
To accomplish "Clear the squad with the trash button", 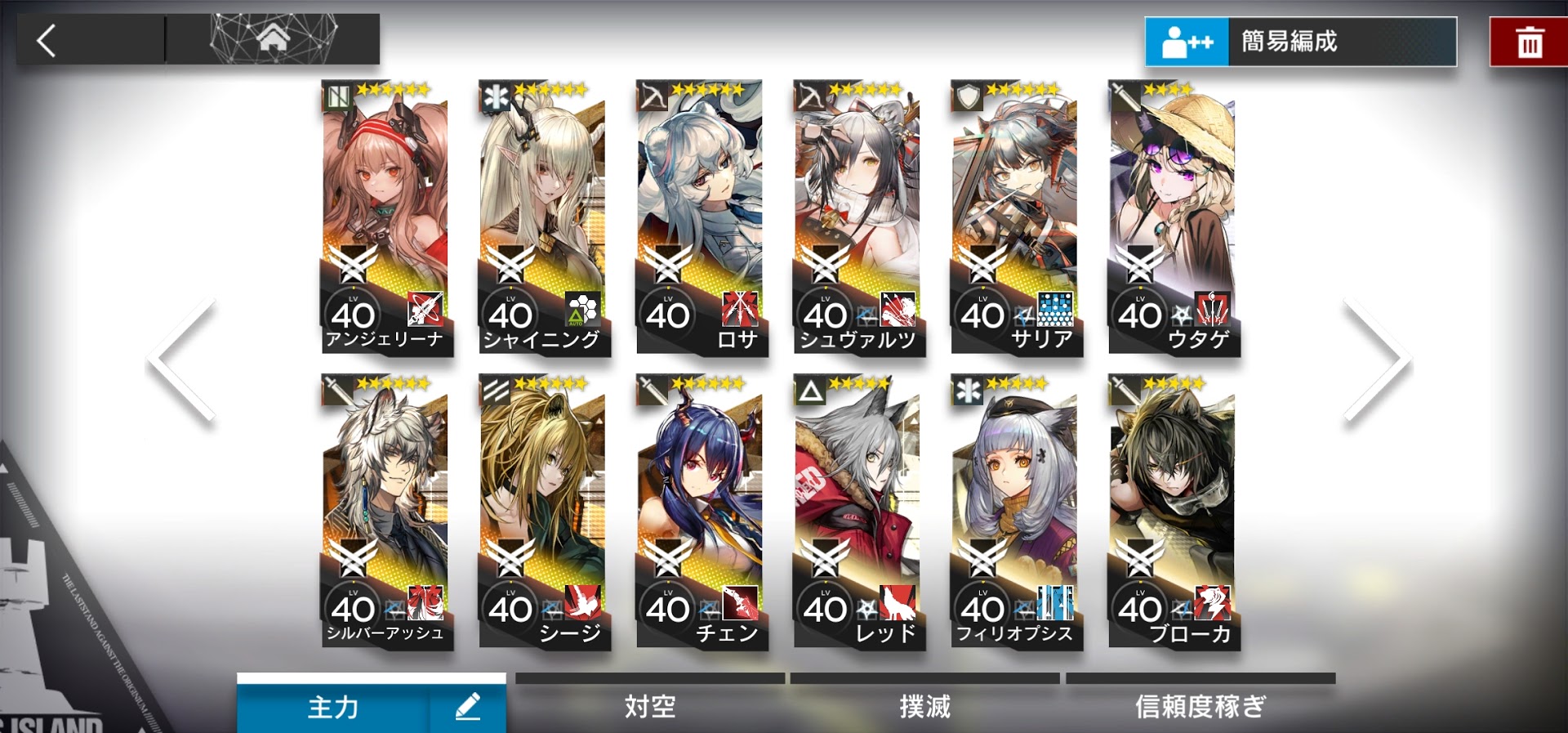I will [x=1529, y=42].
